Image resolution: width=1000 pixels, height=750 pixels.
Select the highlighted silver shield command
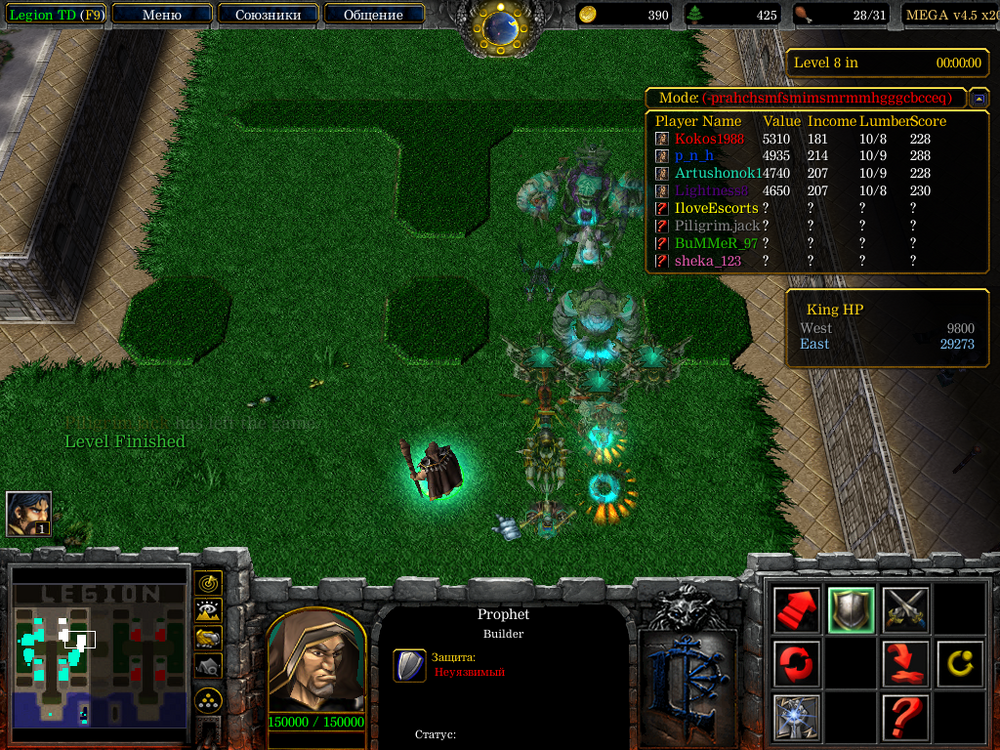(x=851, y=608)
